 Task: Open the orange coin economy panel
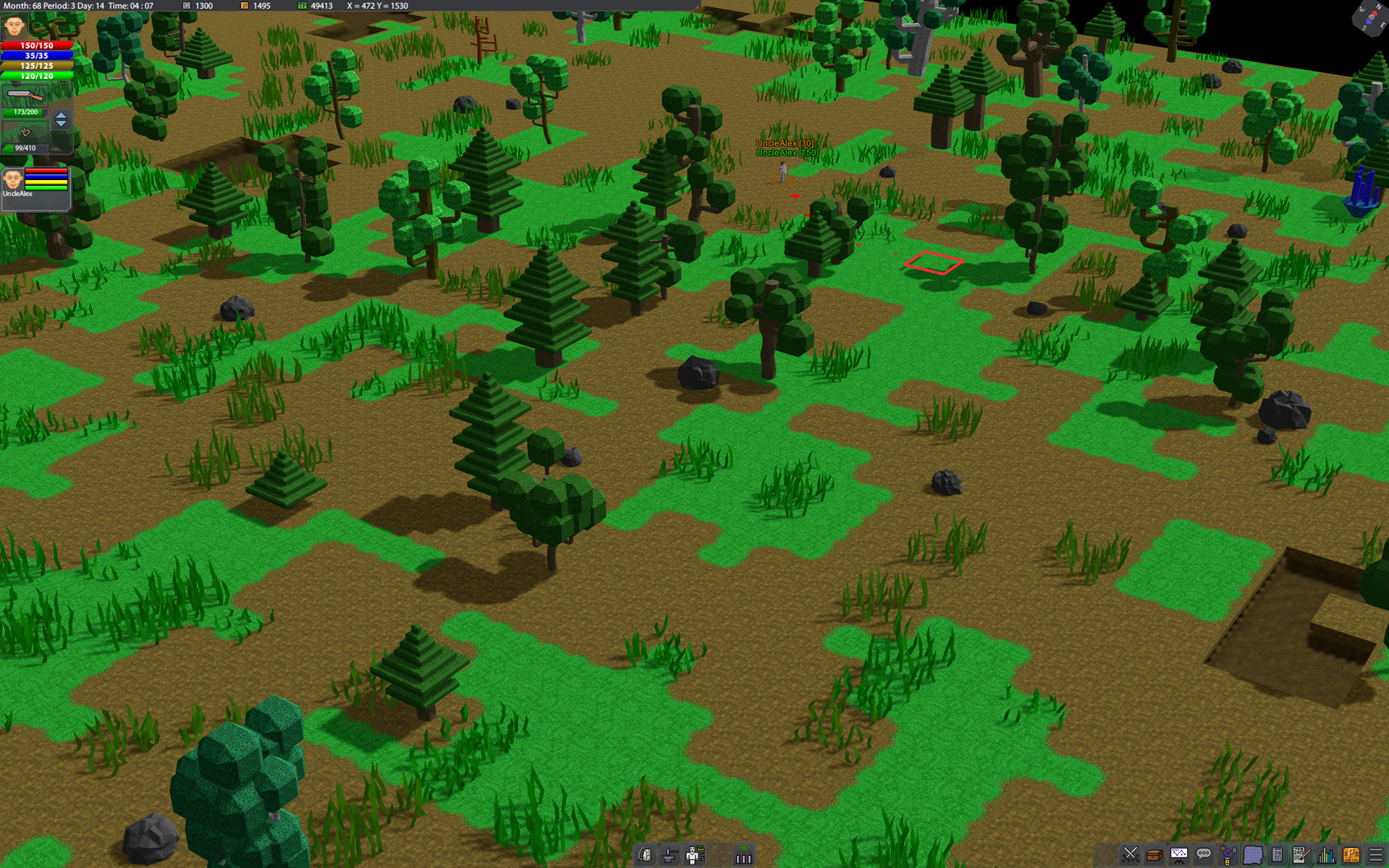click(1351, 856)
